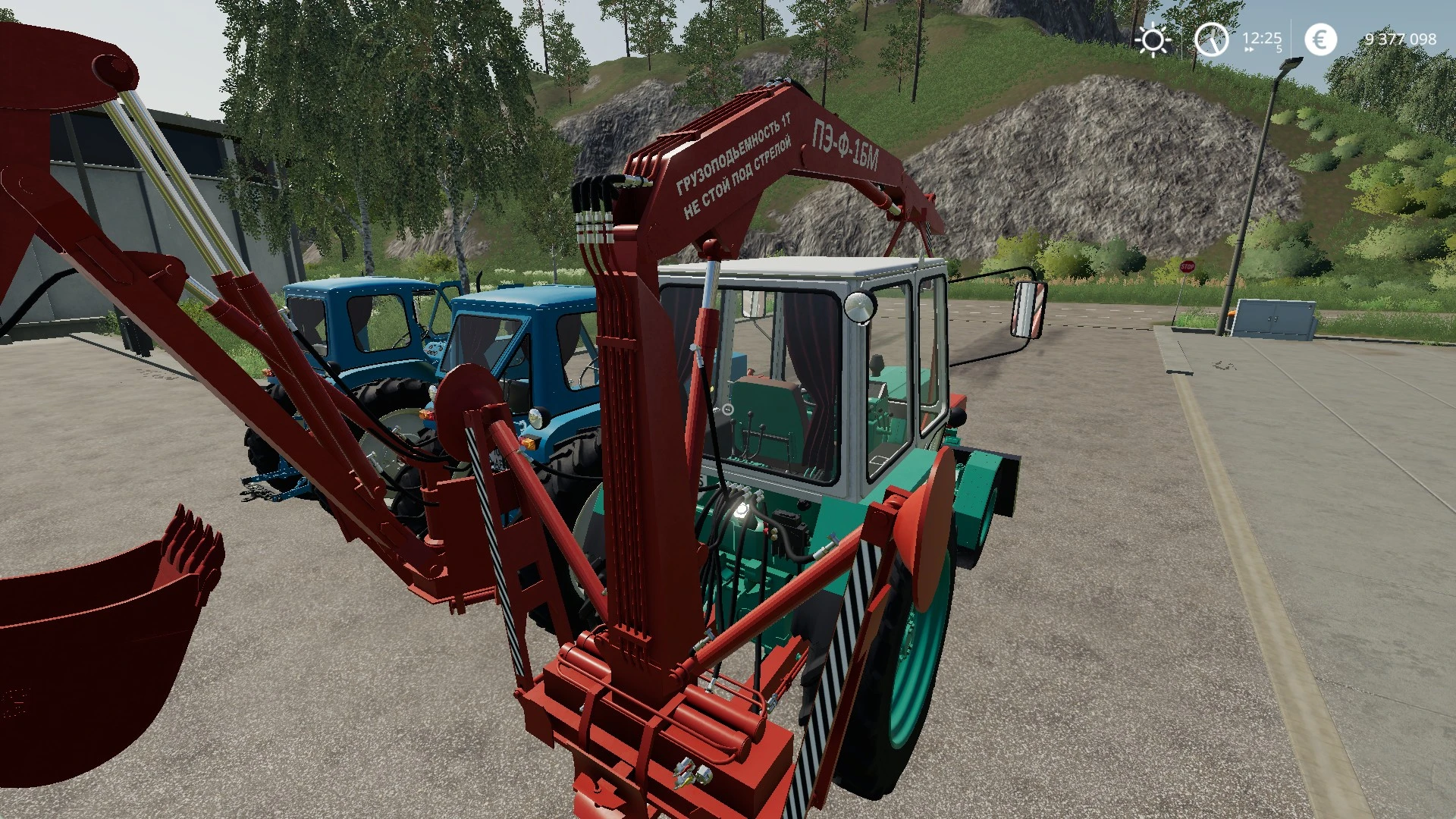Click the time-scale value 5
This screenshot has height=819, width=1456.
(x=1279, y=50)
